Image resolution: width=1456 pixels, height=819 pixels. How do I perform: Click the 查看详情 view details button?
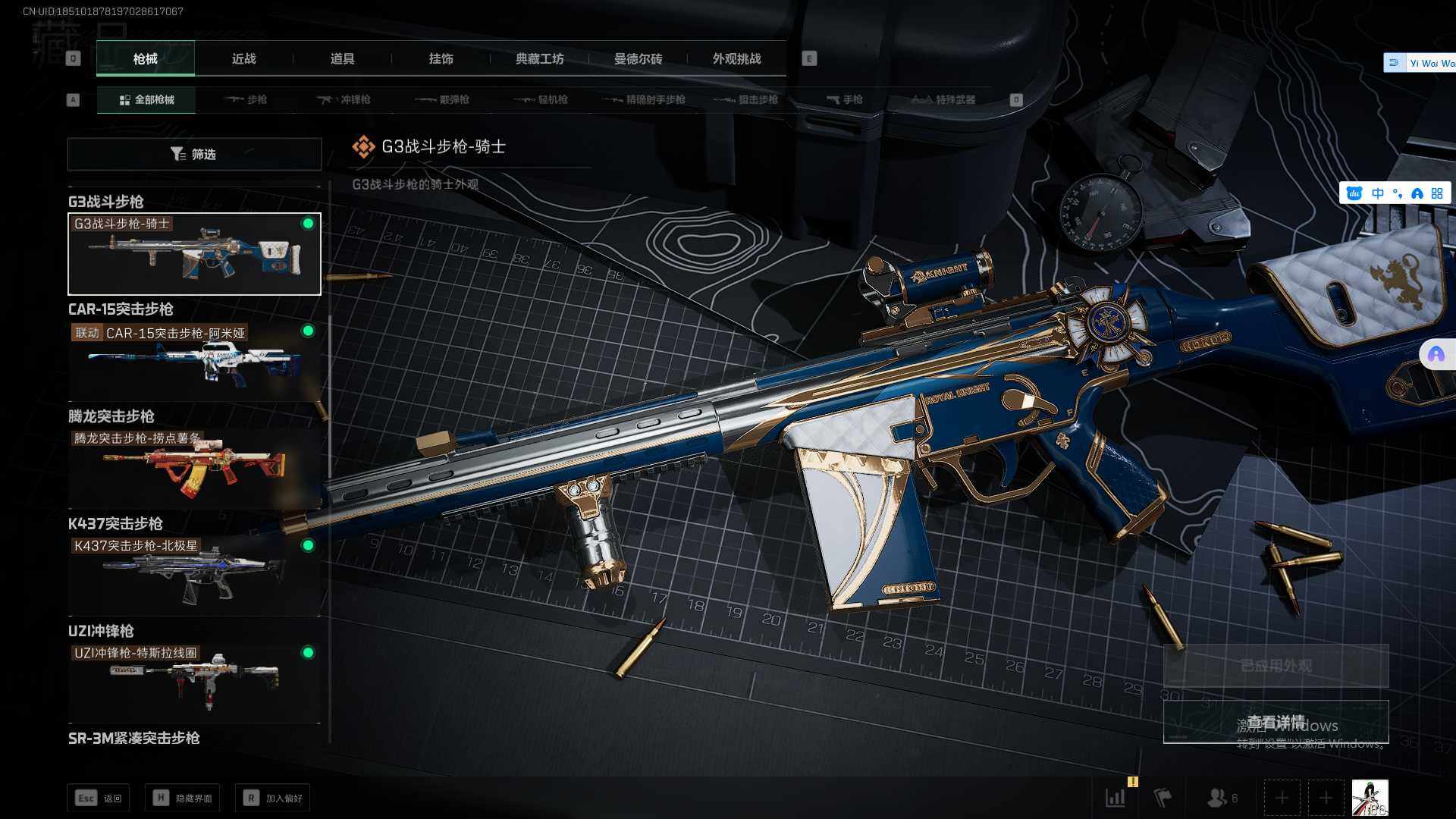click(x=1276, y=722)
